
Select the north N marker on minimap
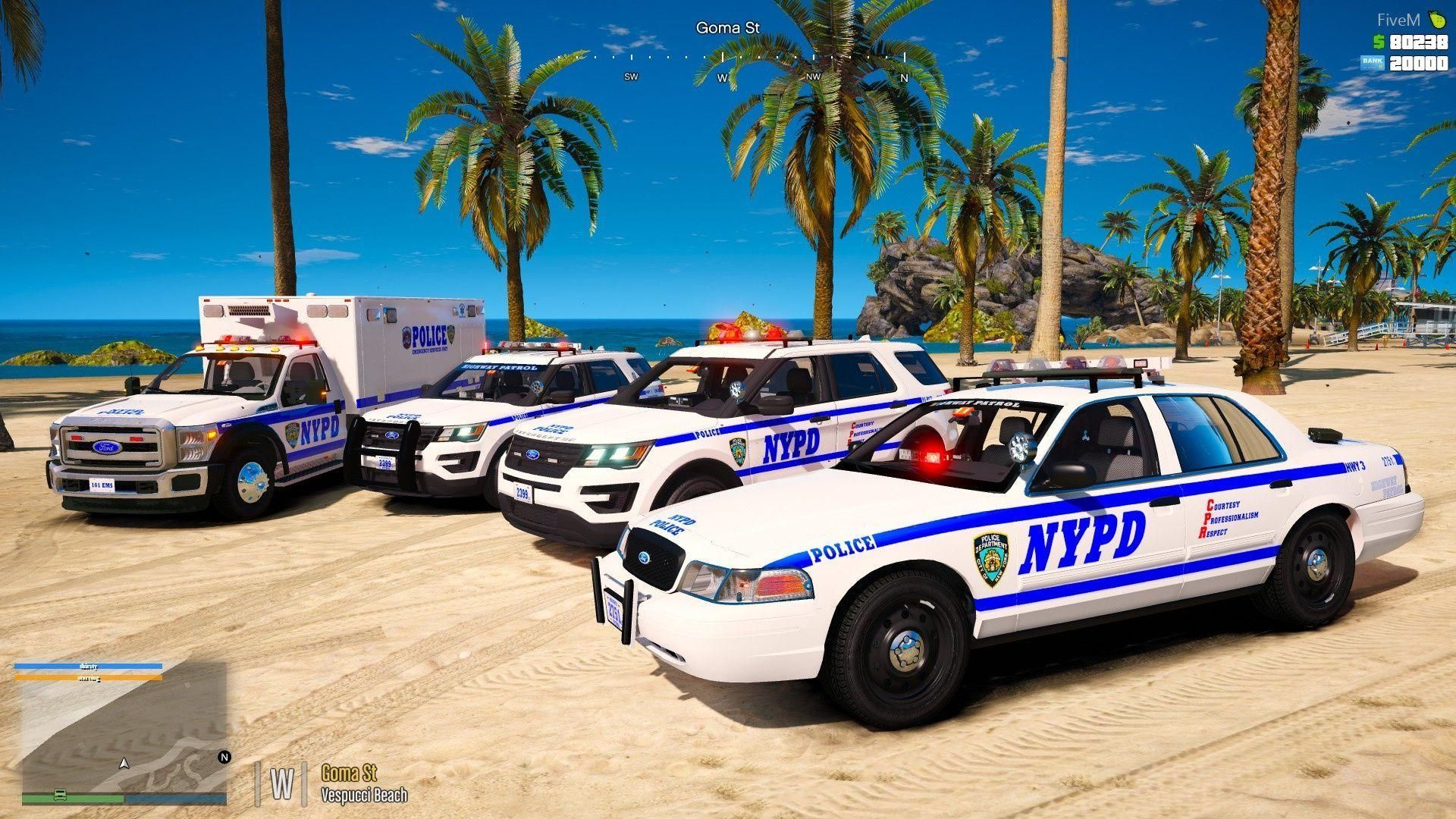click(x=224, y=757)
